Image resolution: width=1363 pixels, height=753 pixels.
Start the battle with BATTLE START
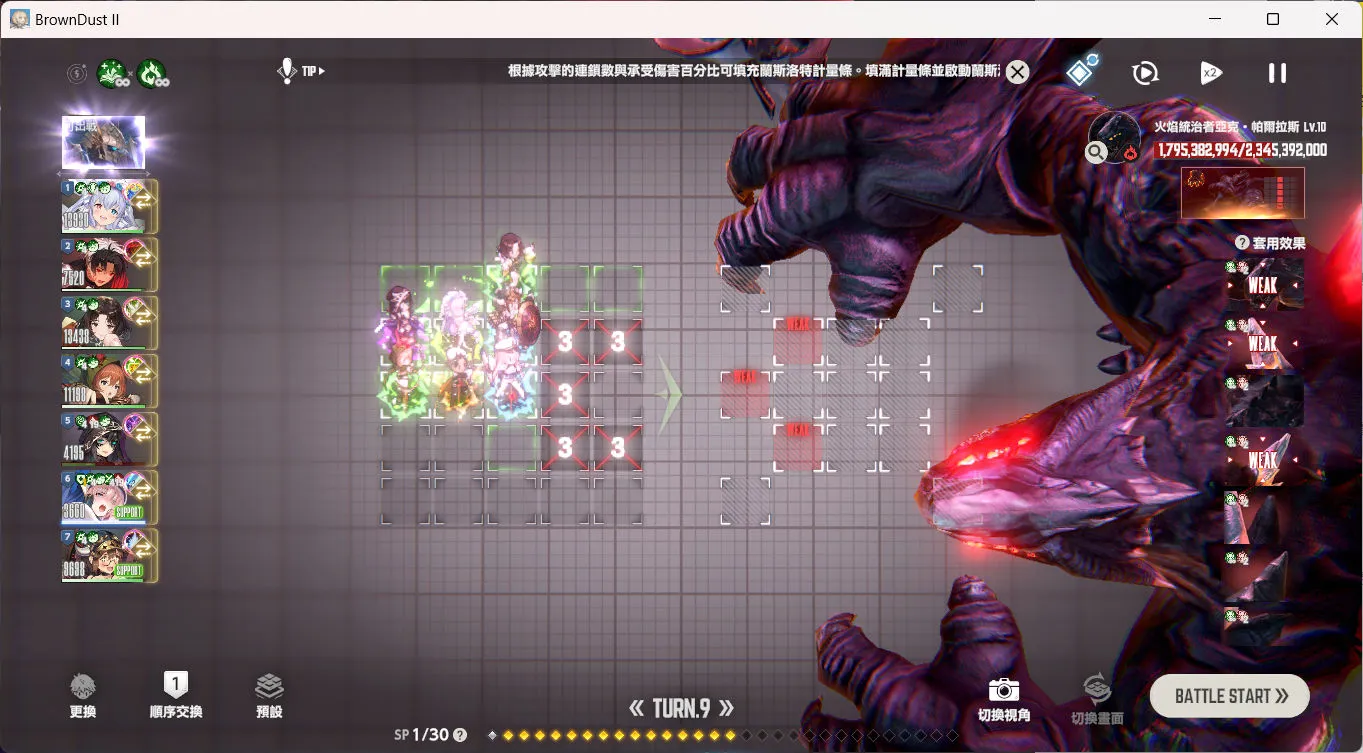[1229, 696]
